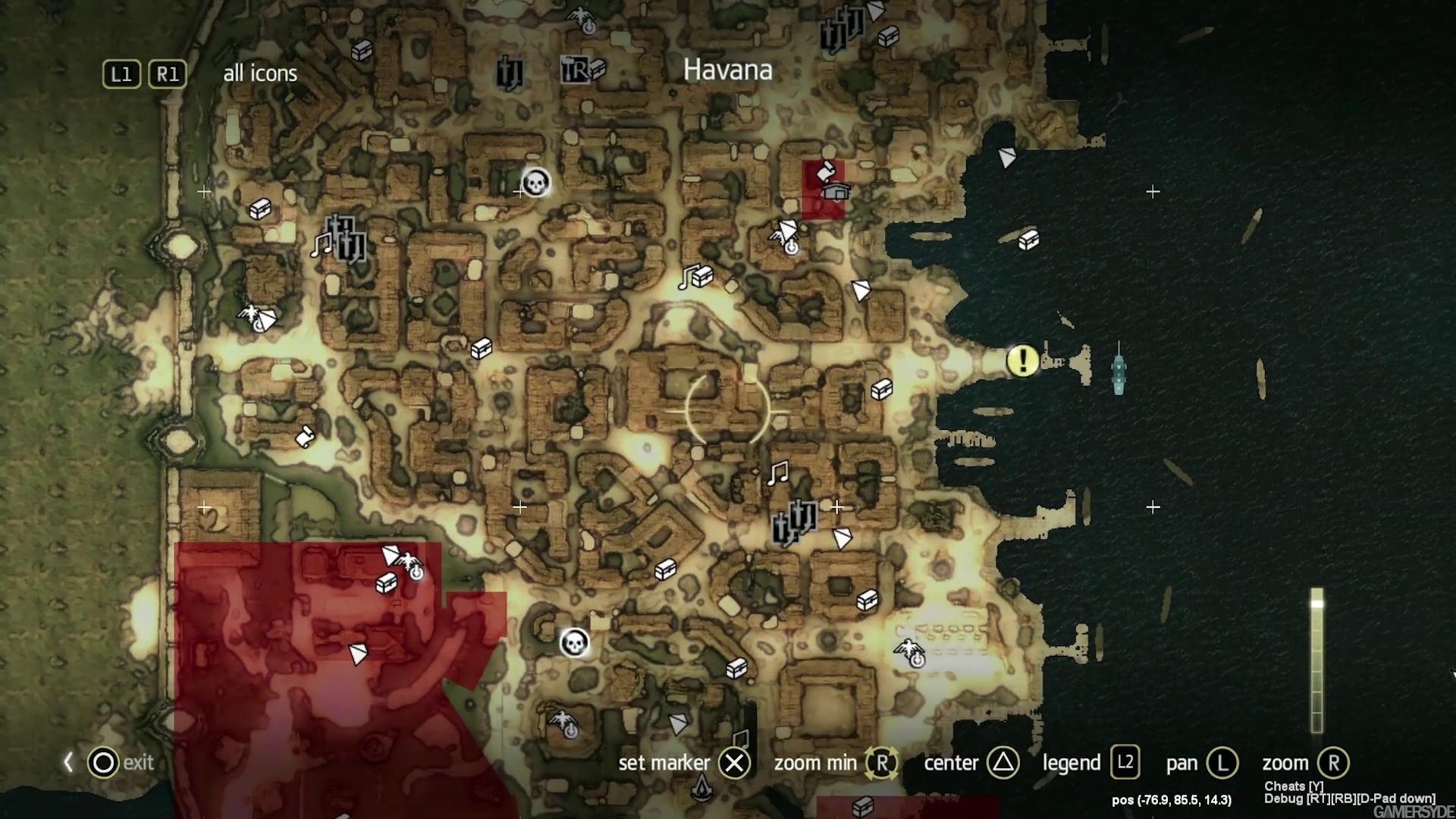Click the white scroll marker outside the red zone
The height and width of the screenshot is (819, 1456).
[x=305, y=437]
